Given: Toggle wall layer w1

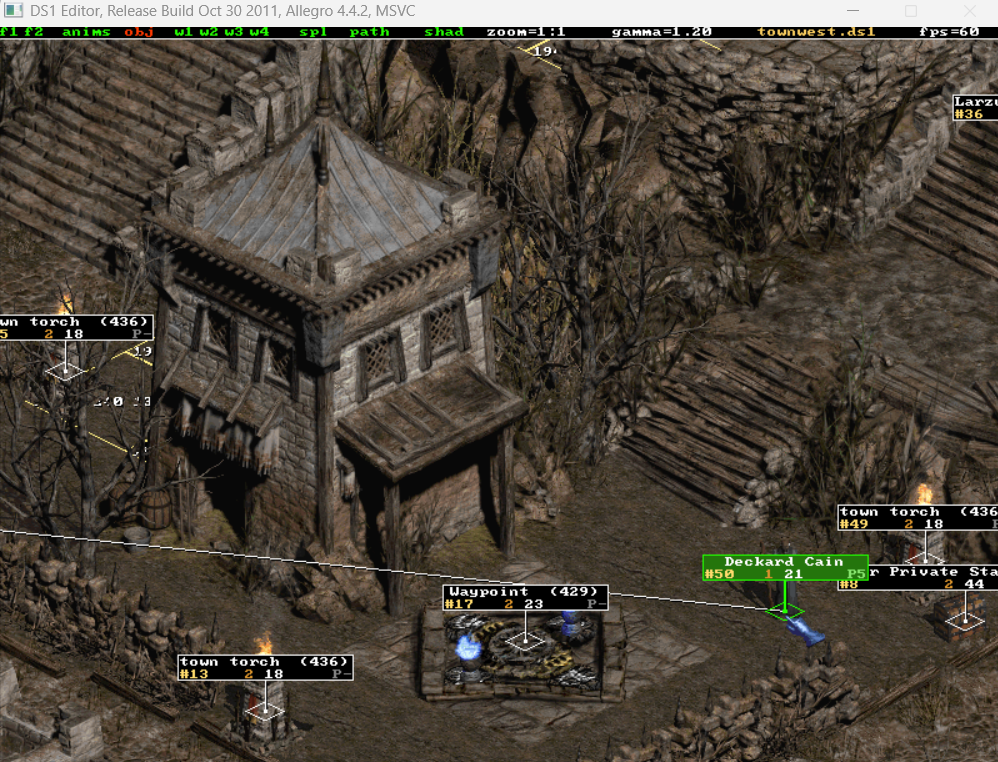Looking at the screenshot, I should (182, 32).
